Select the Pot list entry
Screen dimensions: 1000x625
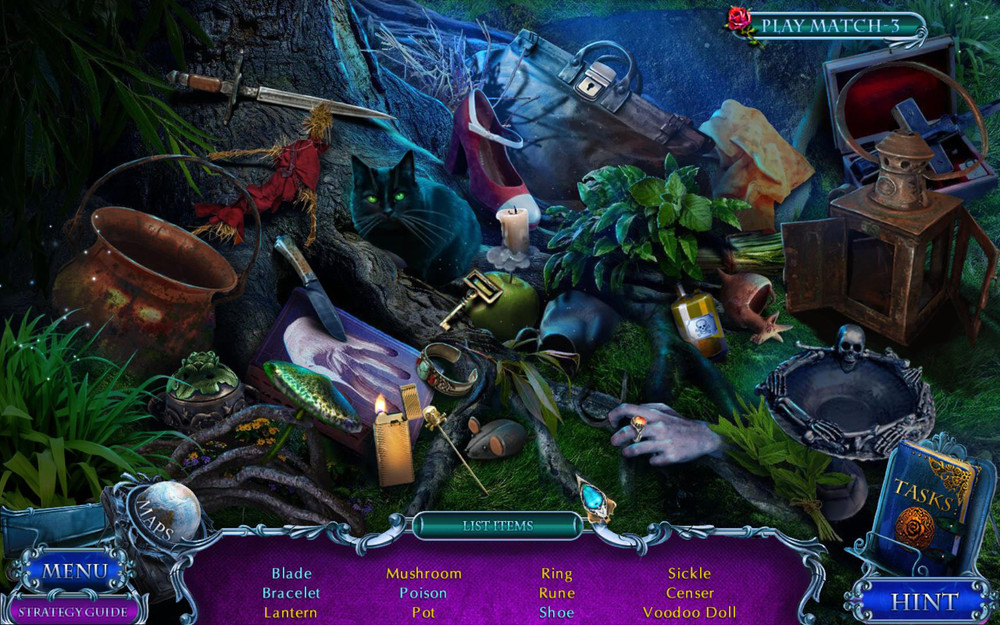click(x=423, y=612)
